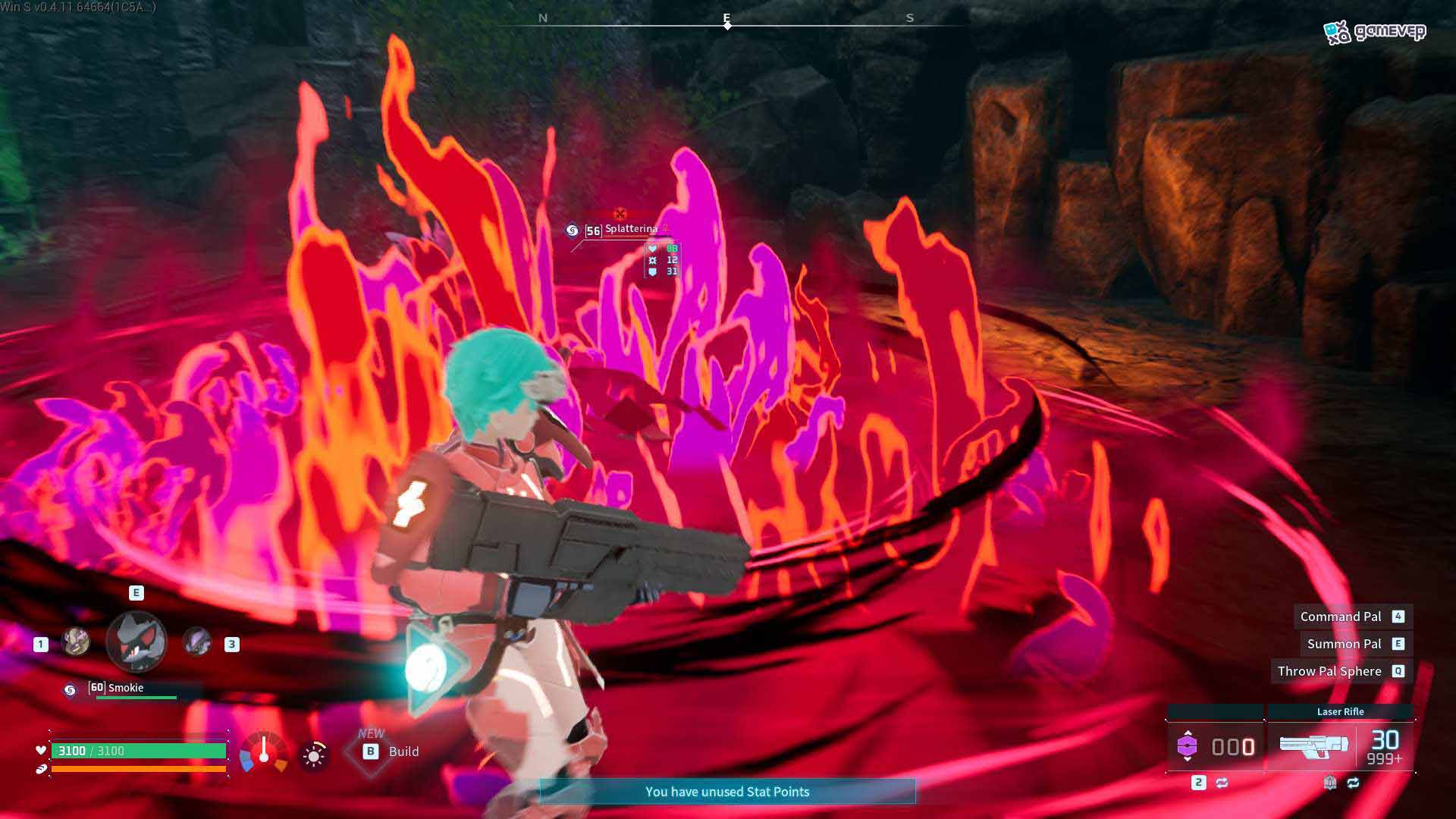Screen dimensions: 1456x819
Task: Click the Splatterina enemy nameplate
Action: pyautogui.click(x=630, y=229)
